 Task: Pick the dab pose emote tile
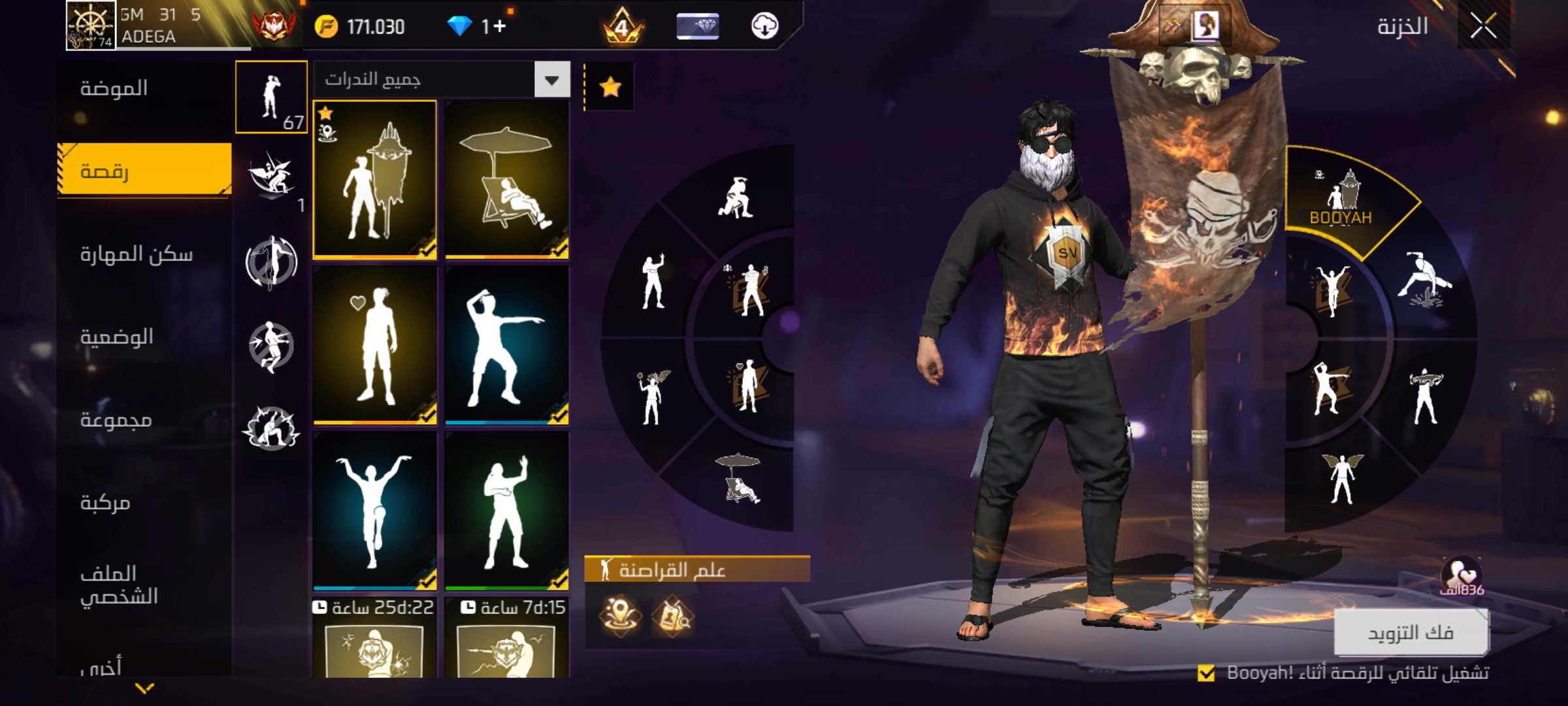tap(507, 345)
